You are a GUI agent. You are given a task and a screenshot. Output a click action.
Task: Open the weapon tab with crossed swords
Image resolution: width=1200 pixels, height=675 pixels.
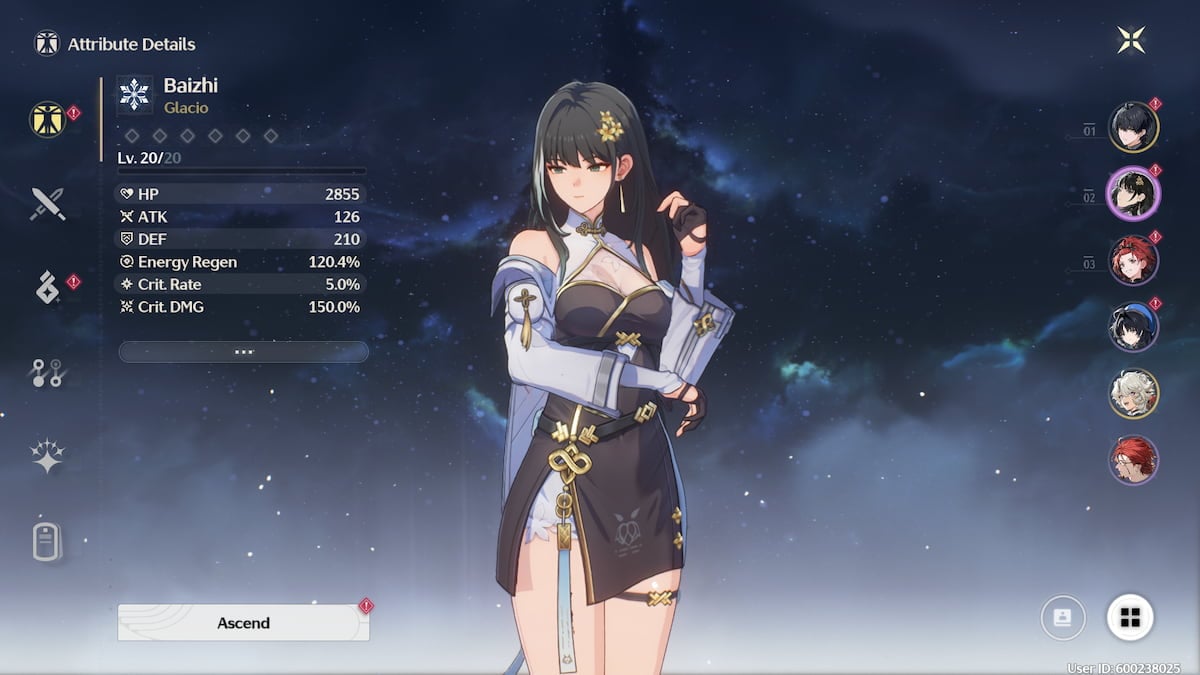point(47,203)
